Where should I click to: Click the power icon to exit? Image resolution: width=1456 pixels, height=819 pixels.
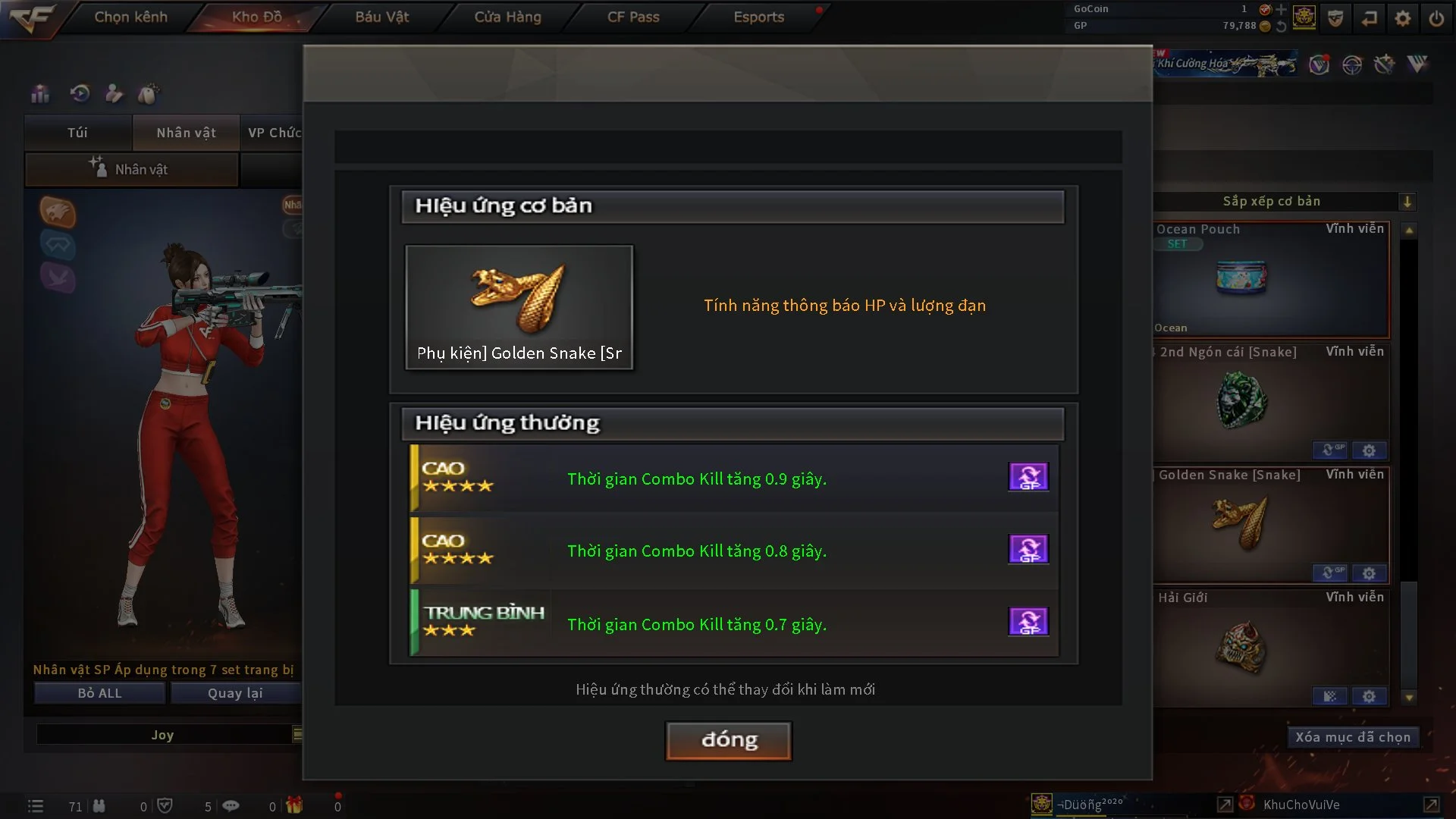point(1436,18)
